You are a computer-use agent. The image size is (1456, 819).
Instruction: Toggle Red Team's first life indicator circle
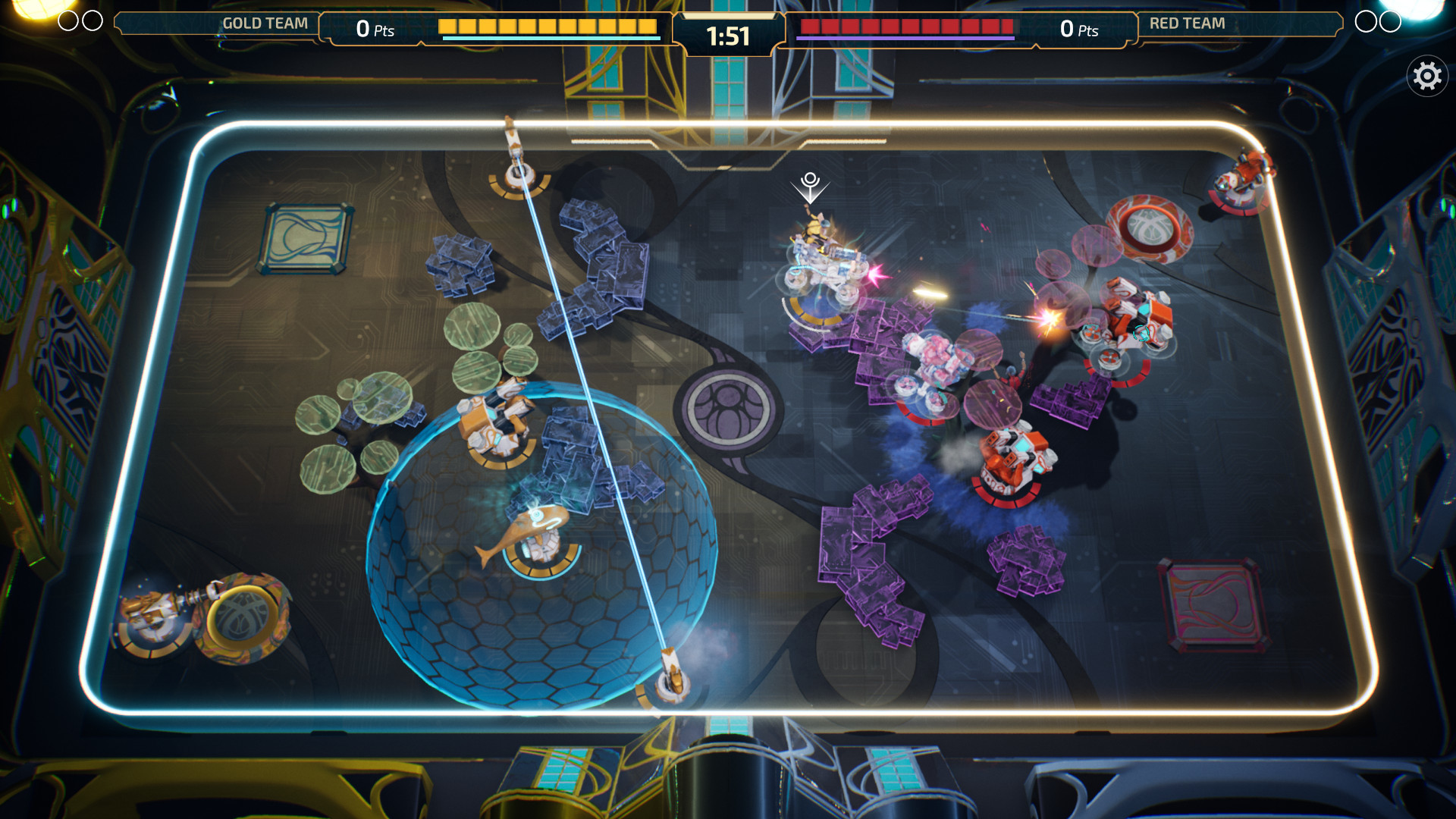coord(1367,21)
